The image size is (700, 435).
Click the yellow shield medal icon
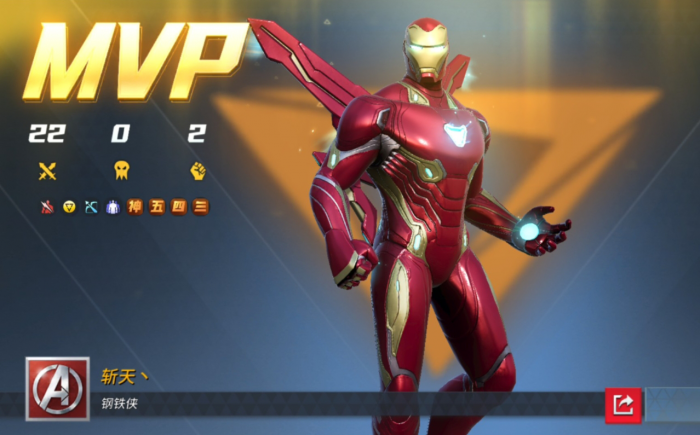[x=69, y=207]
